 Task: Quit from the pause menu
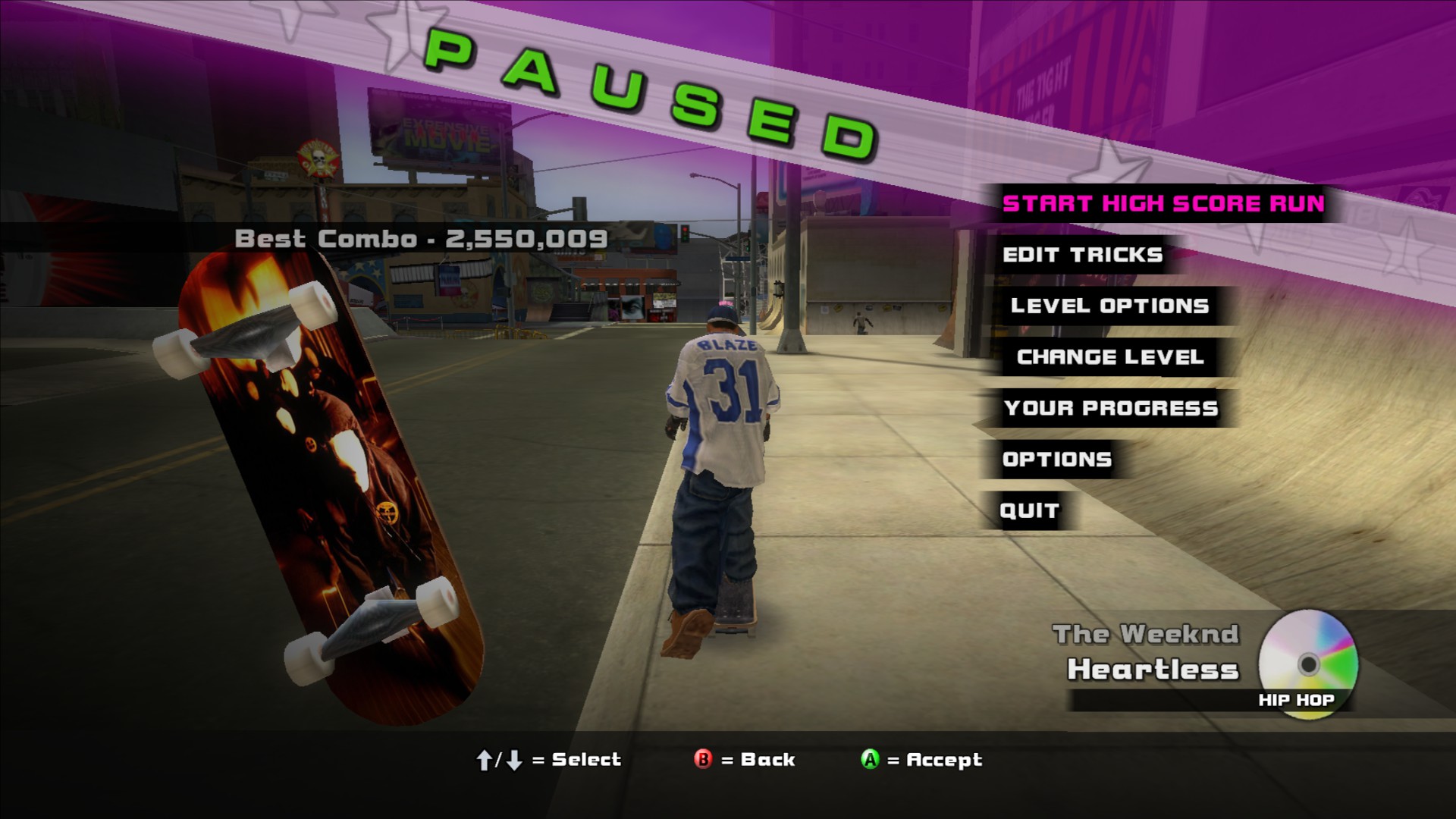[1029, 510]
